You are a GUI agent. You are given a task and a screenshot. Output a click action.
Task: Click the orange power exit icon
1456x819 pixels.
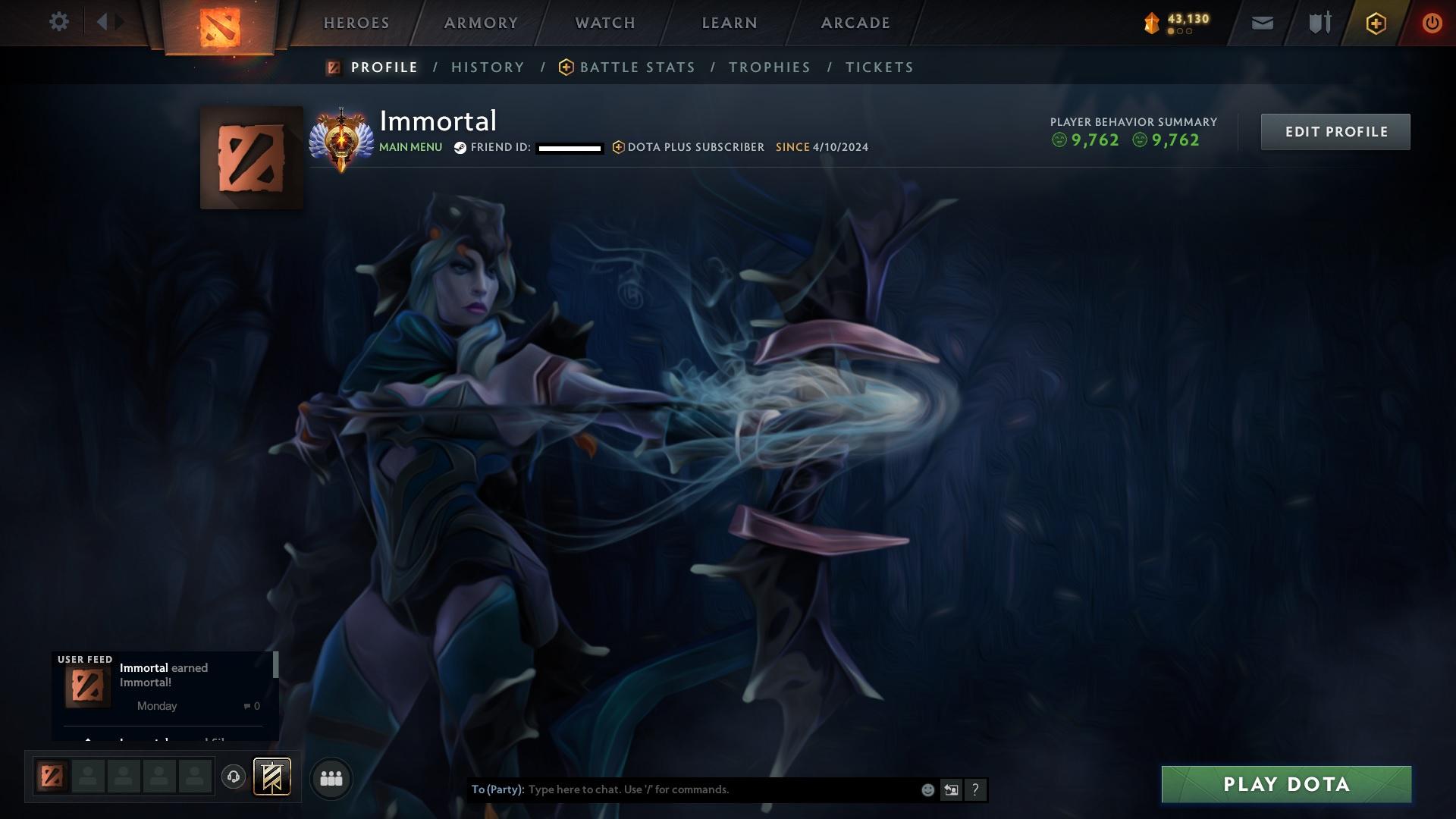(1432, 22)
